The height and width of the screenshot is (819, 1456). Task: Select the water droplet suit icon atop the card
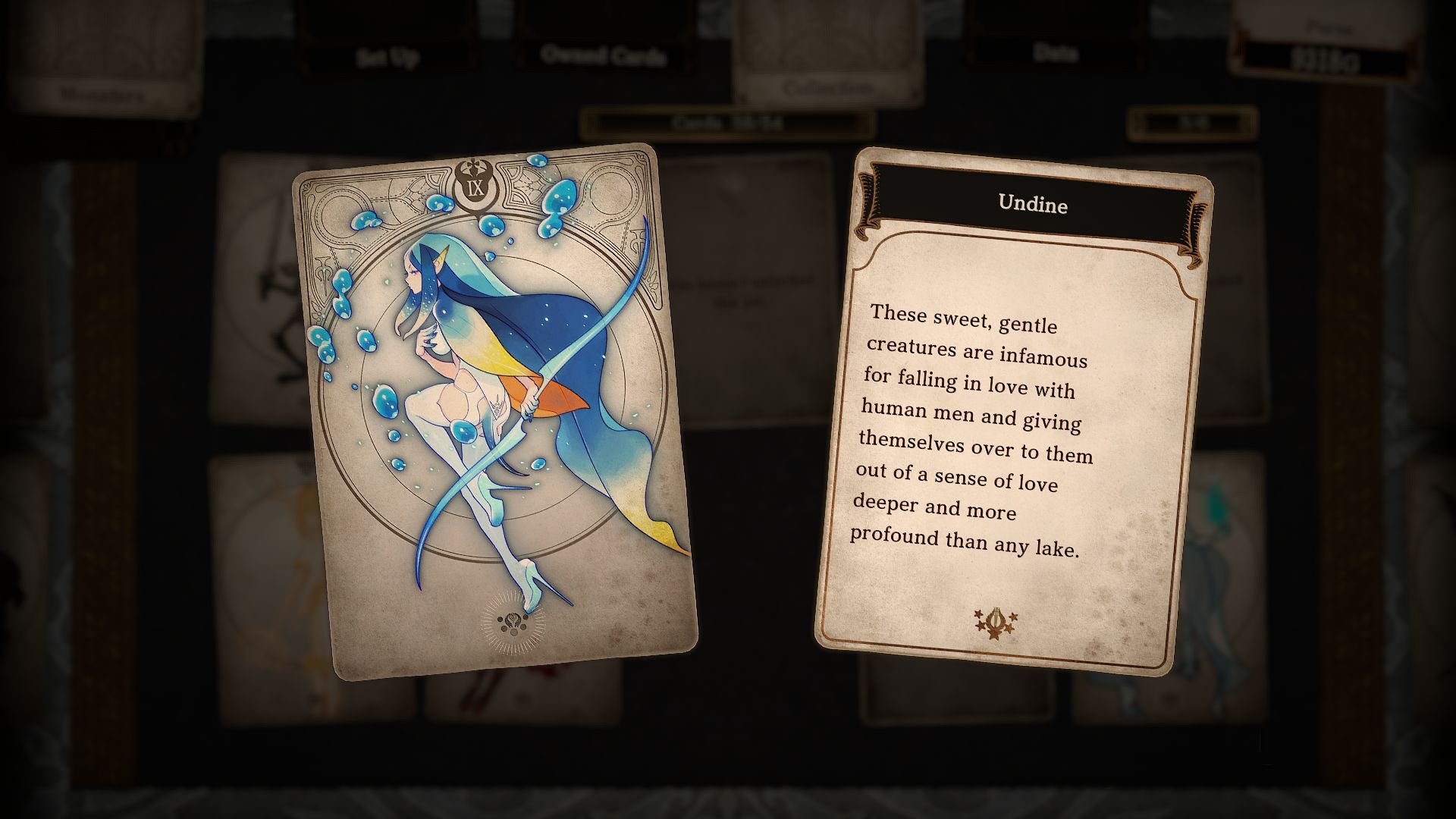474,163
